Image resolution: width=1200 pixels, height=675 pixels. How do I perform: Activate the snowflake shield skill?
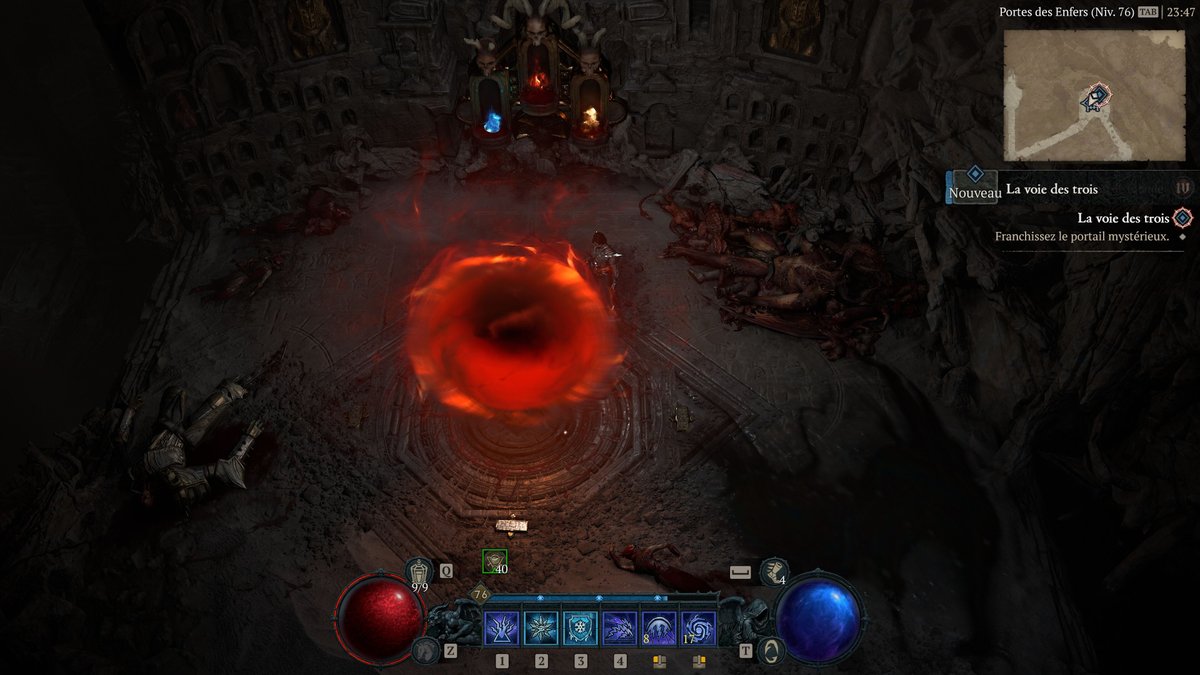[580, 629]
